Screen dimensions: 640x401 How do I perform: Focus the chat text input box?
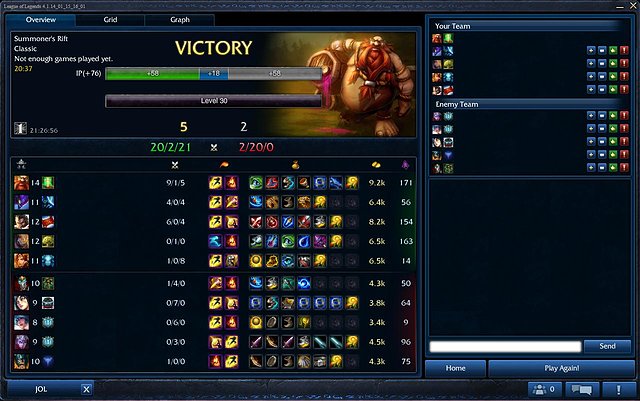point(504,346)
